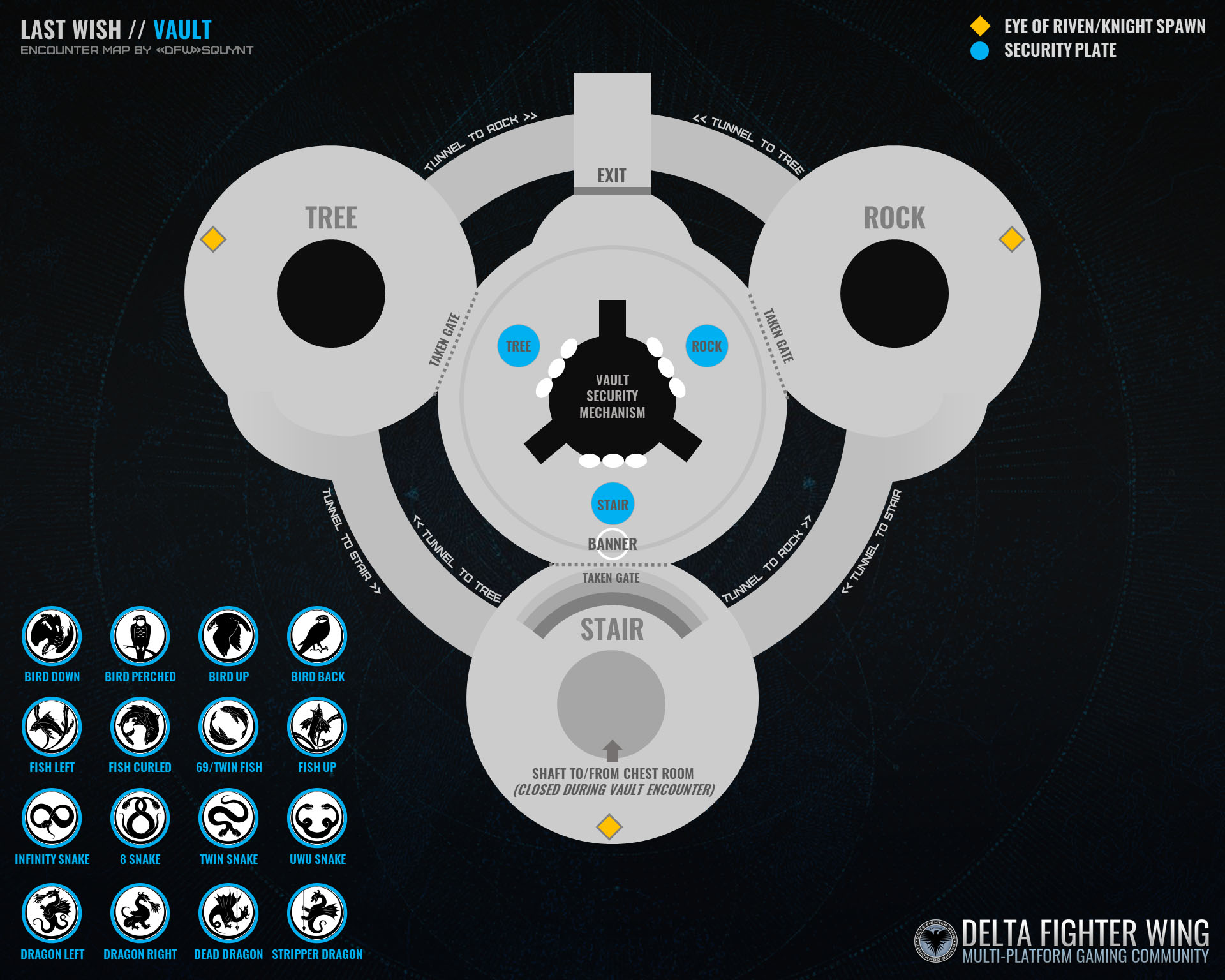Select the Banner circle marker
Image resolution: width=1225 pixels, height=980 pixels.
[x=612, y=544]
